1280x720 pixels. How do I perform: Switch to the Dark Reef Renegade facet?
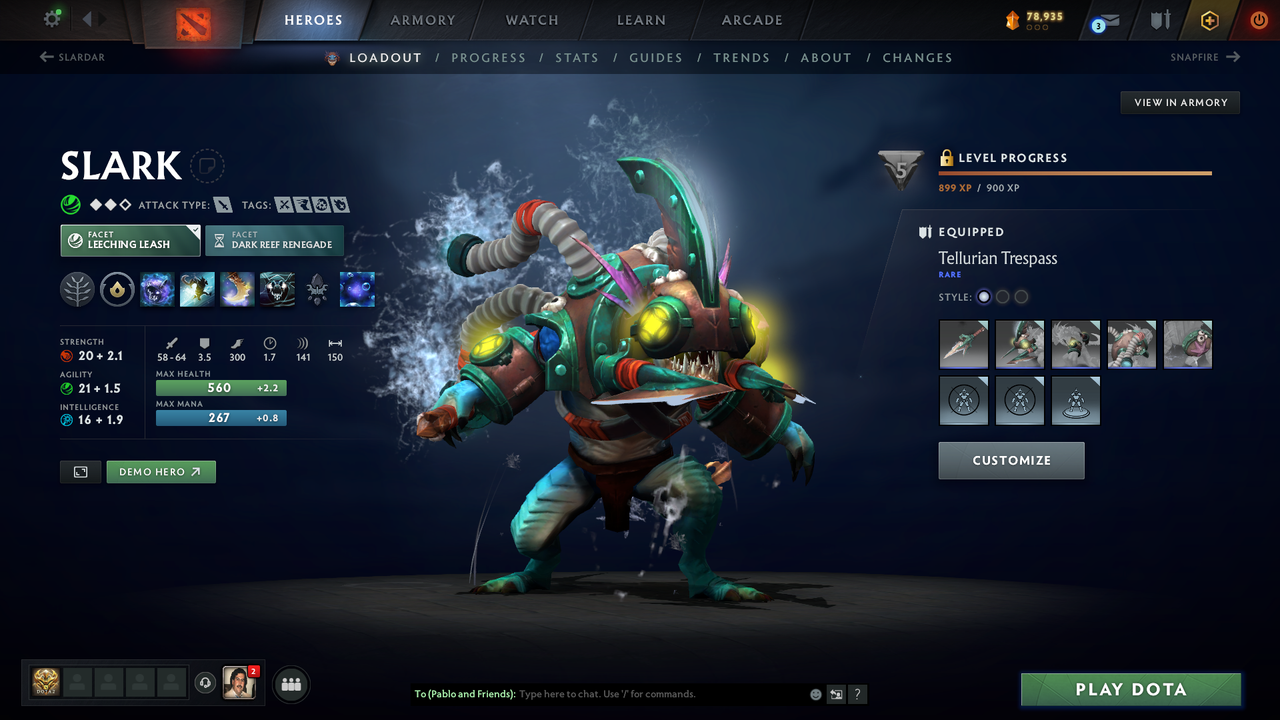pos(274,240)
